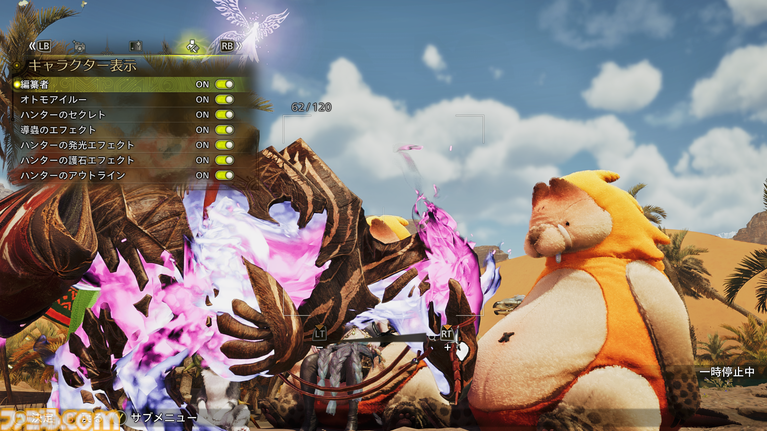Viewport: 767px width, 431px height.
Task: Toggle ハンターの発光エフェクト switch
Action: pyautogui.click(x=223, y=145)
